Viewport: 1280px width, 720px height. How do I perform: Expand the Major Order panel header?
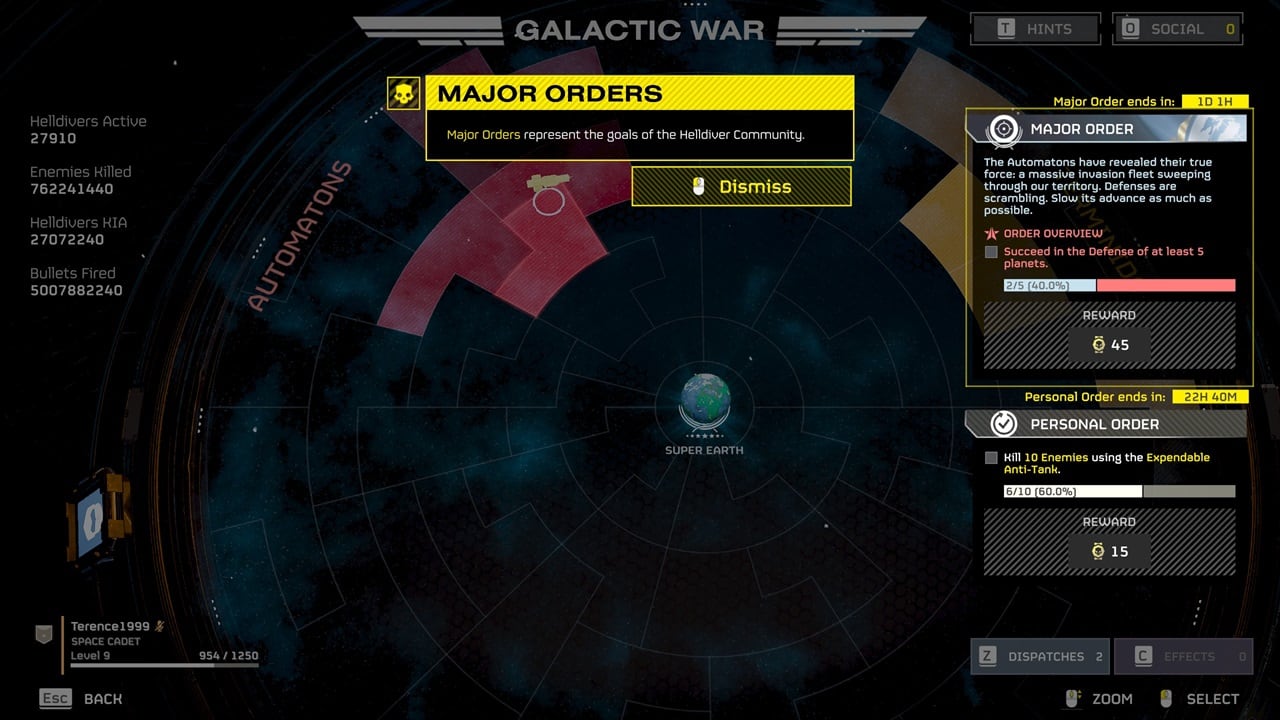[x=1106, y=129]
